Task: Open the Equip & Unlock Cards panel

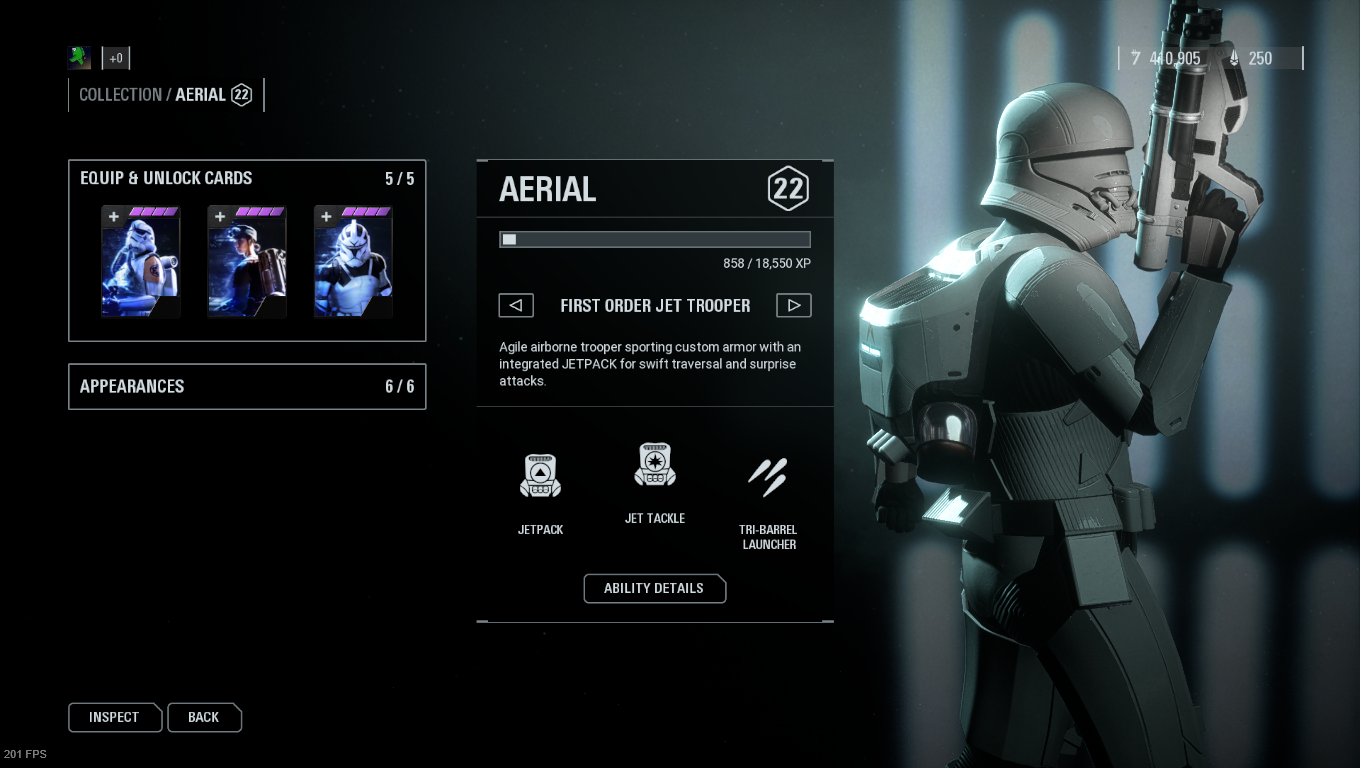Action: tap(166, 178)
